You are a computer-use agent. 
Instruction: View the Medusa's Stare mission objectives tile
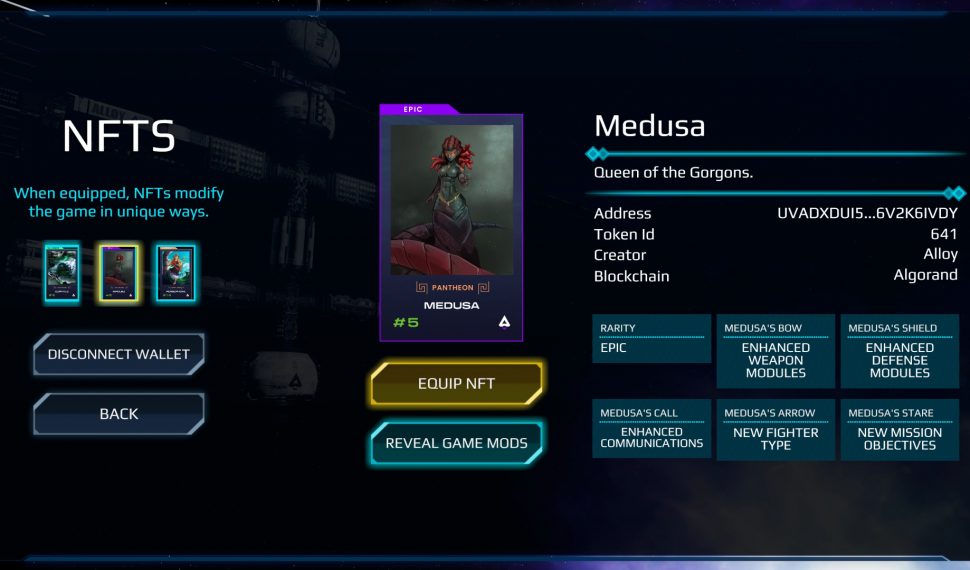coord(899,430)
